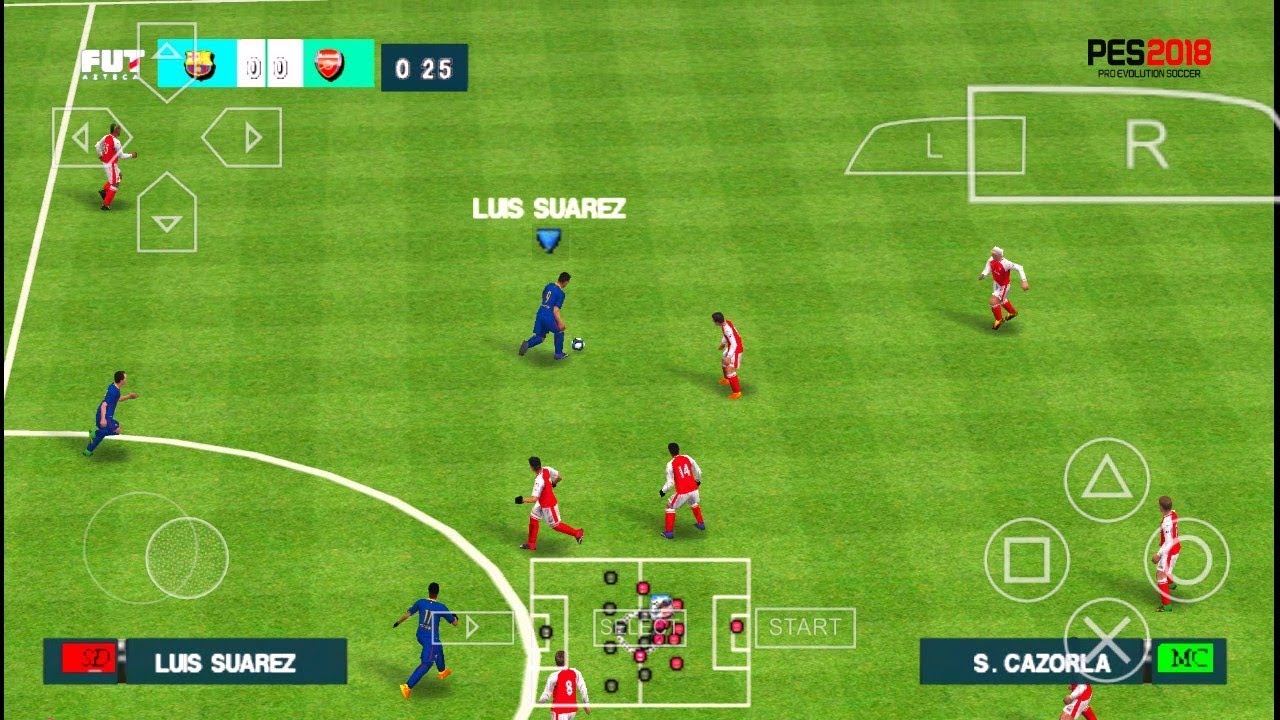Click the Arsenal crest on the scoreboard

(x=327, y=62)
